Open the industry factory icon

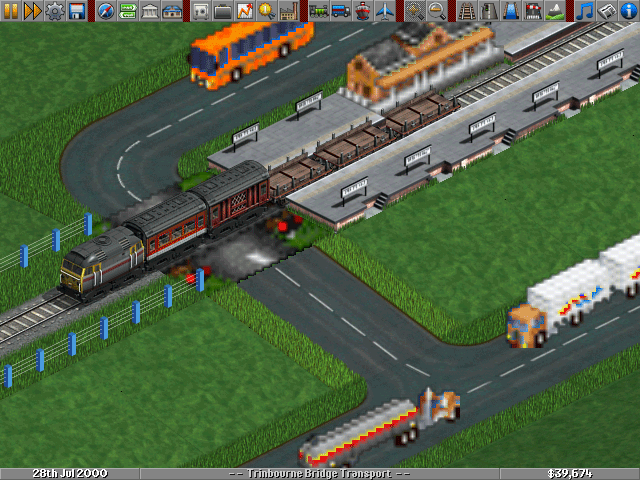pyautogui.click(x=289, y=11)
